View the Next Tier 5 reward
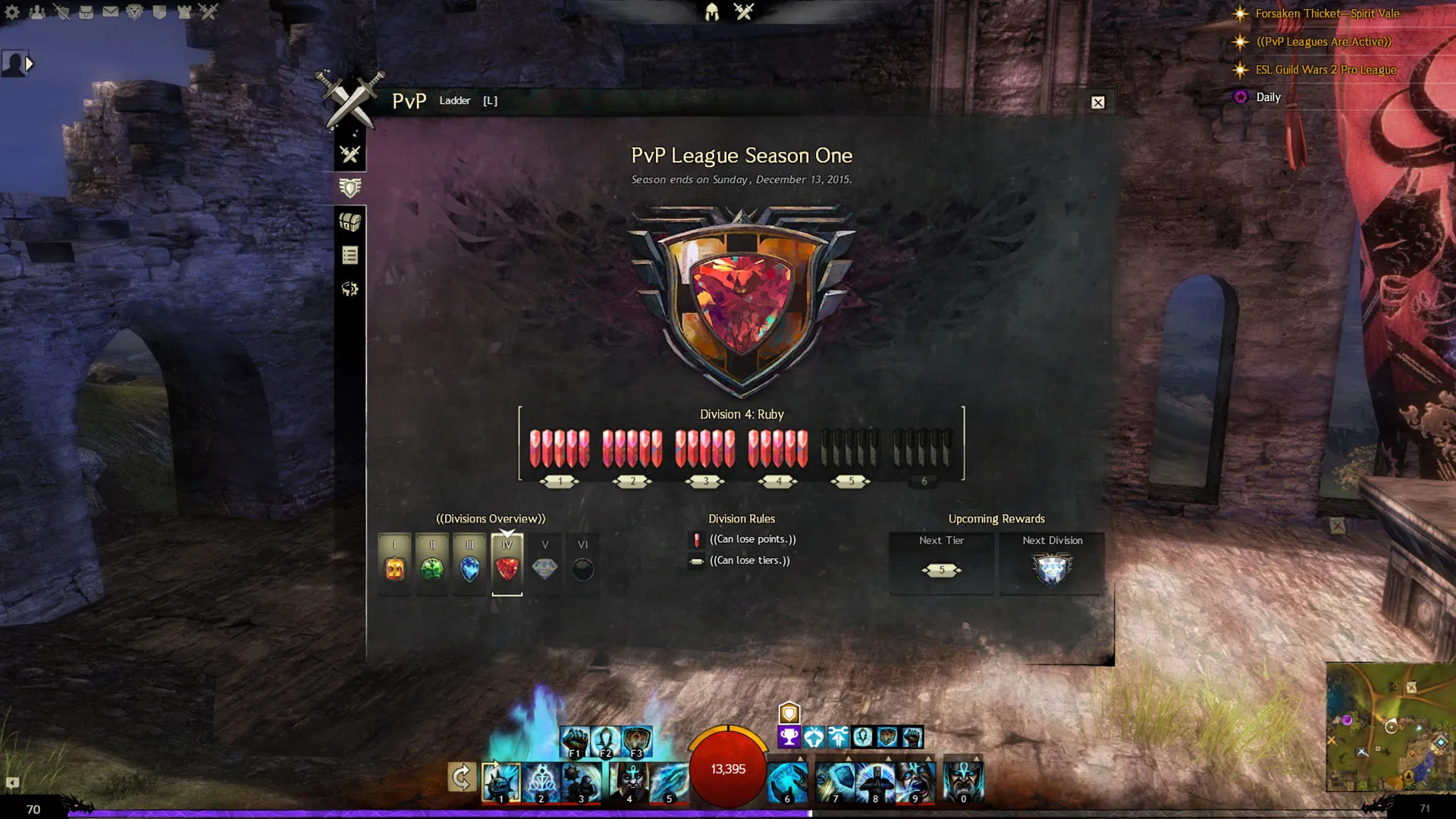The image size is (1456, 819). 941,569
